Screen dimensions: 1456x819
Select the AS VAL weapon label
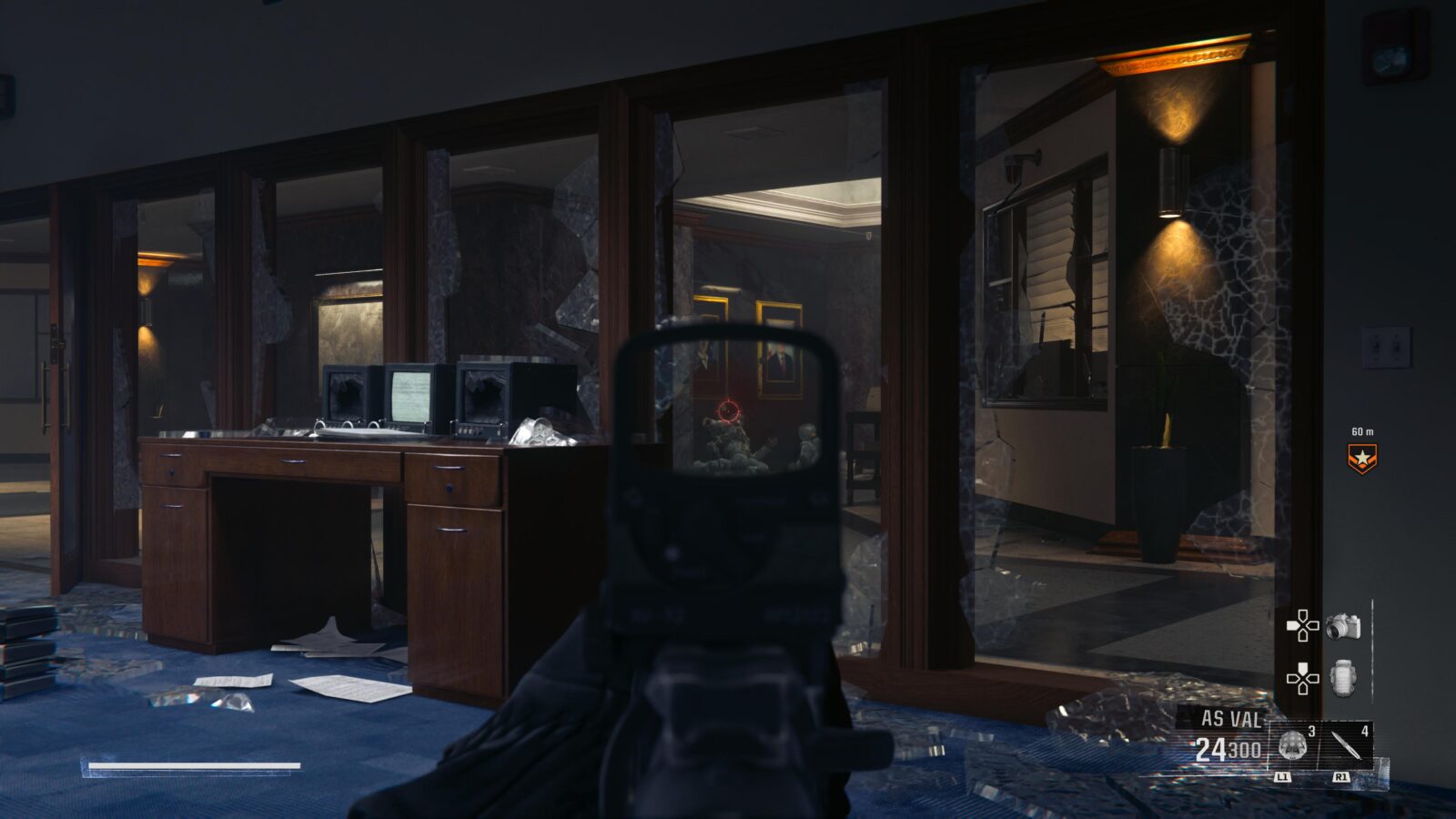pos(1230,719)
